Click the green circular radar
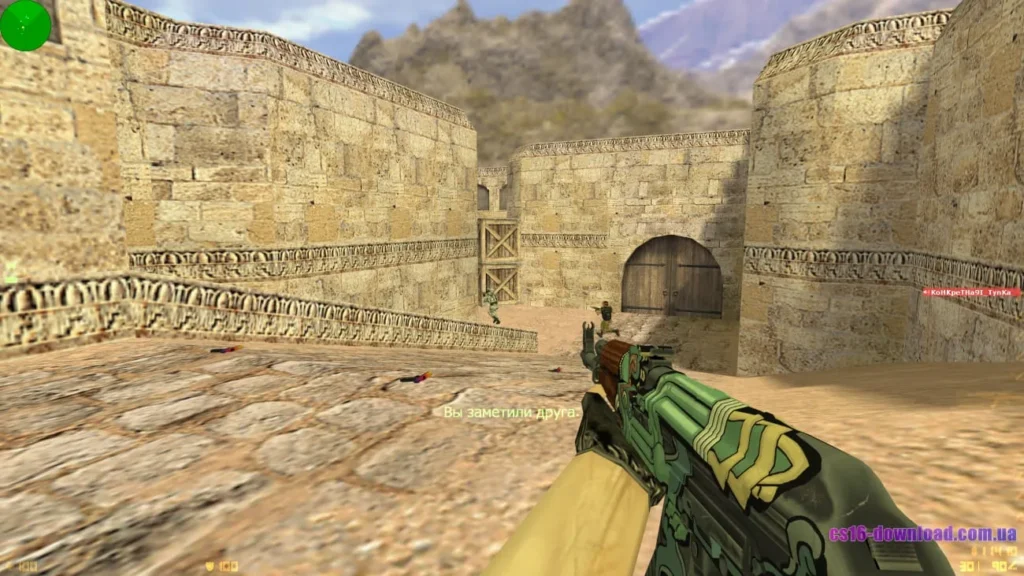 25,25
